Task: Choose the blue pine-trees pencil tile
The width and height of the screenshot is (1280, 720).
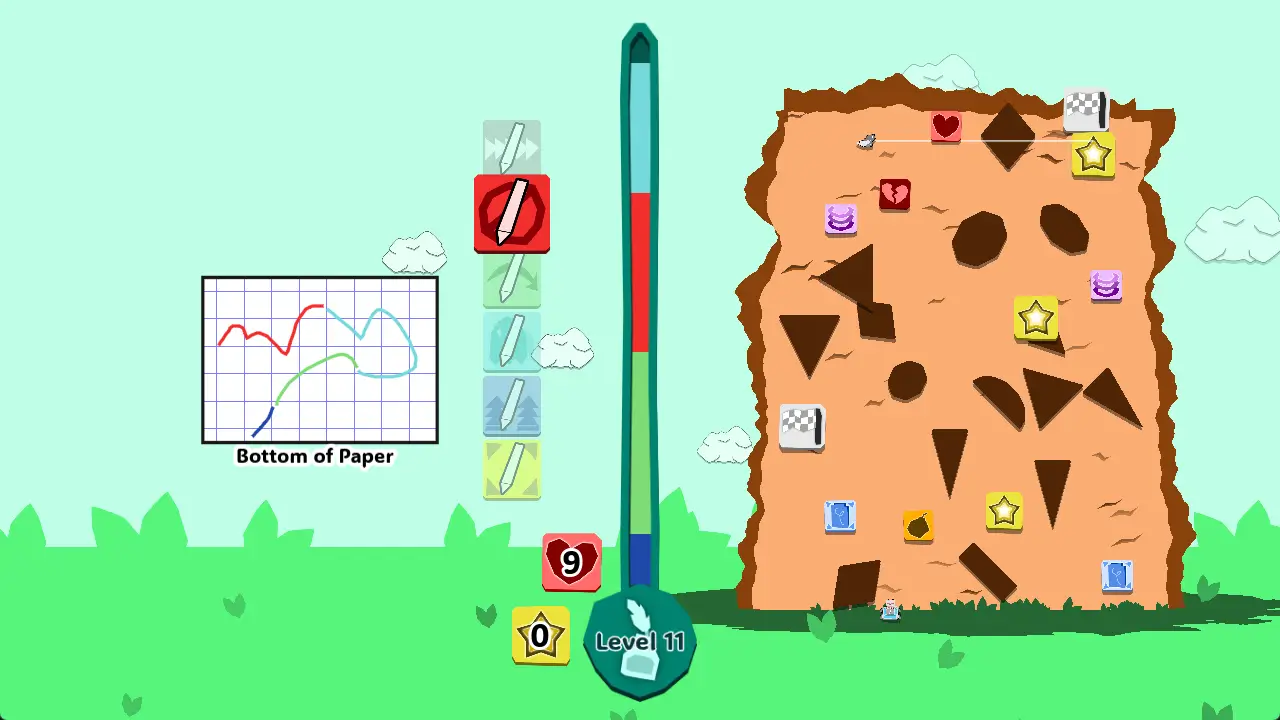Action: click(x=512, y=406)
